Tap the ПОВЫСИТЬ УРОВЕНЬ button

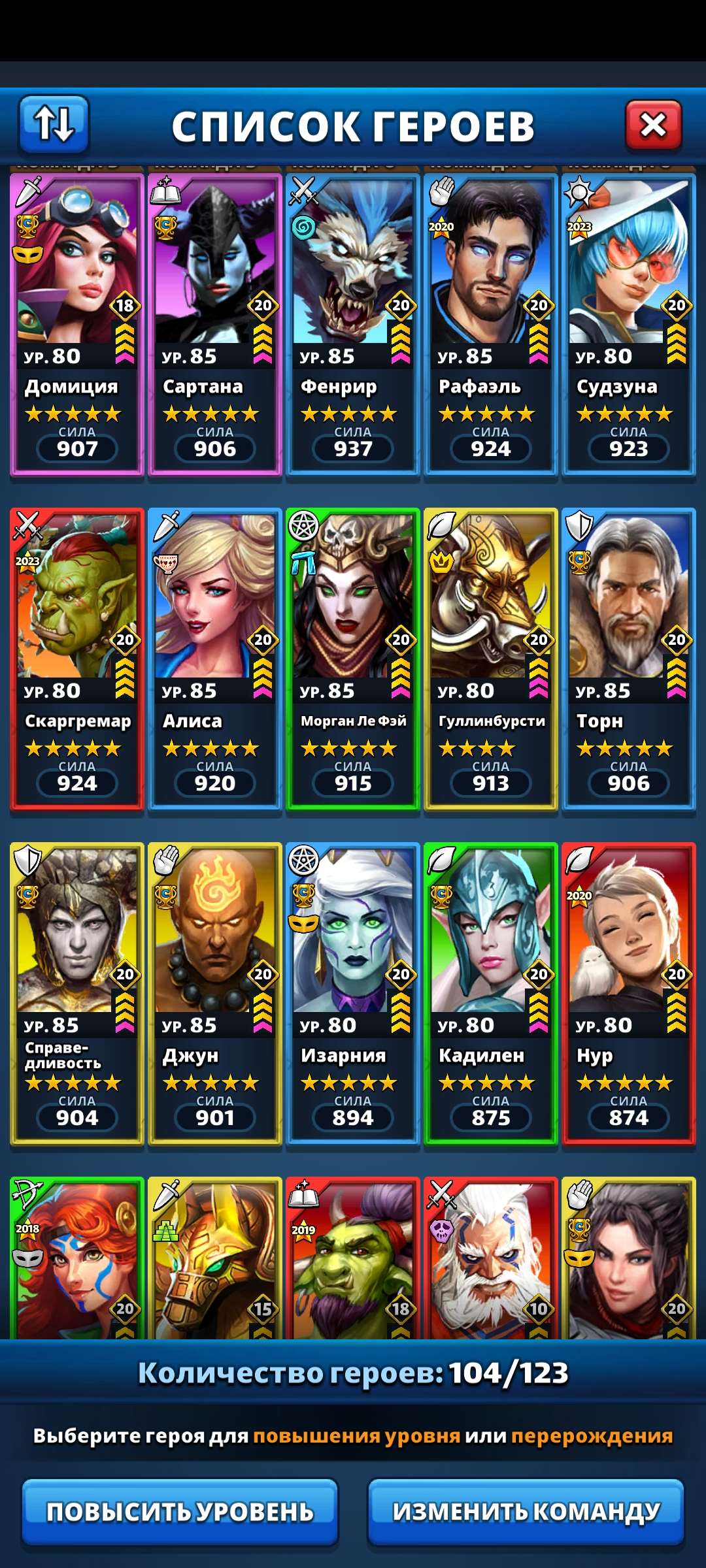(x=180, y=1511)
